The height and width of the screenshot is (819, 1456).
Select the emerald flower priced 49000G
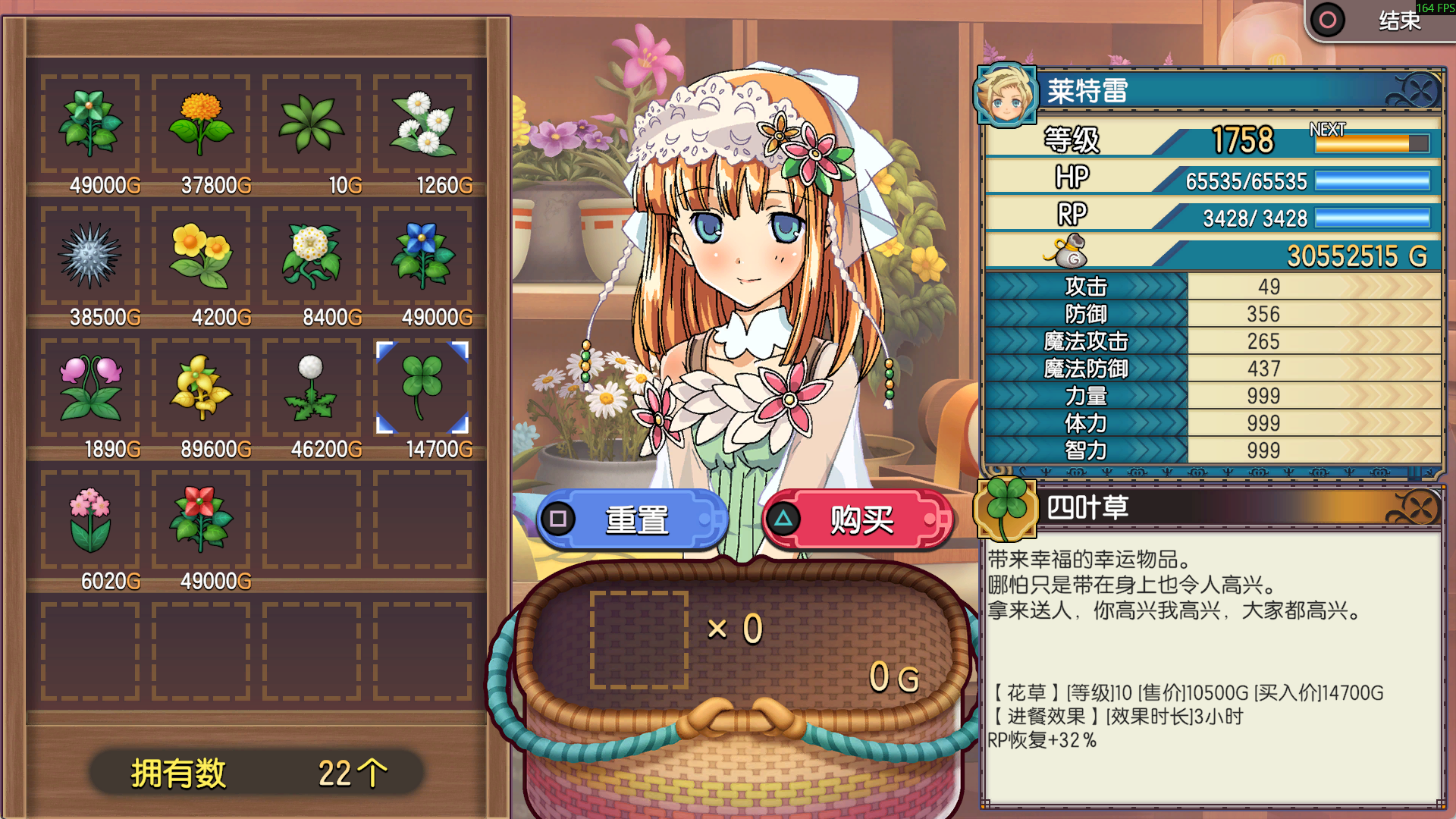[90, 124]
